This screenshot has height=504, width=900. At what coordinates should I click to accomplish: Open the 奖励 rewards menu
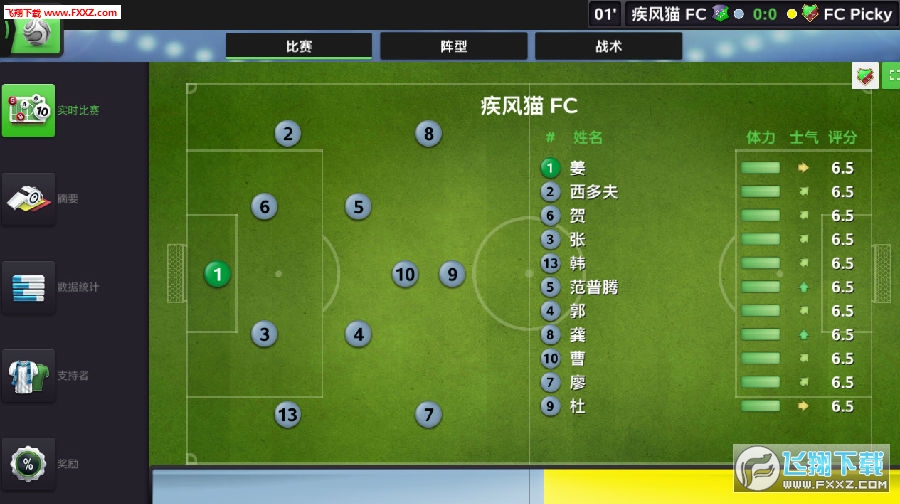29,463
